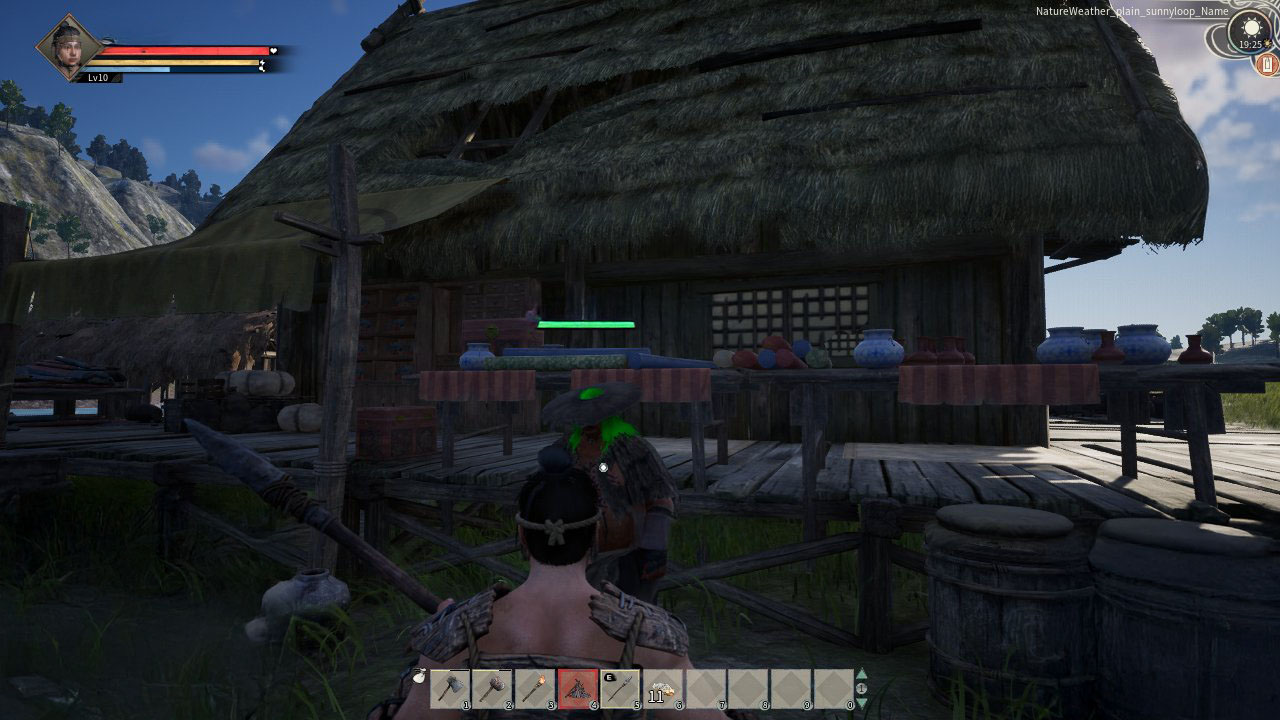Select the axe in hotbar slot 1
Viewport: 1280px width, 720px height.
pyautogui.click(x=450, y=688)
